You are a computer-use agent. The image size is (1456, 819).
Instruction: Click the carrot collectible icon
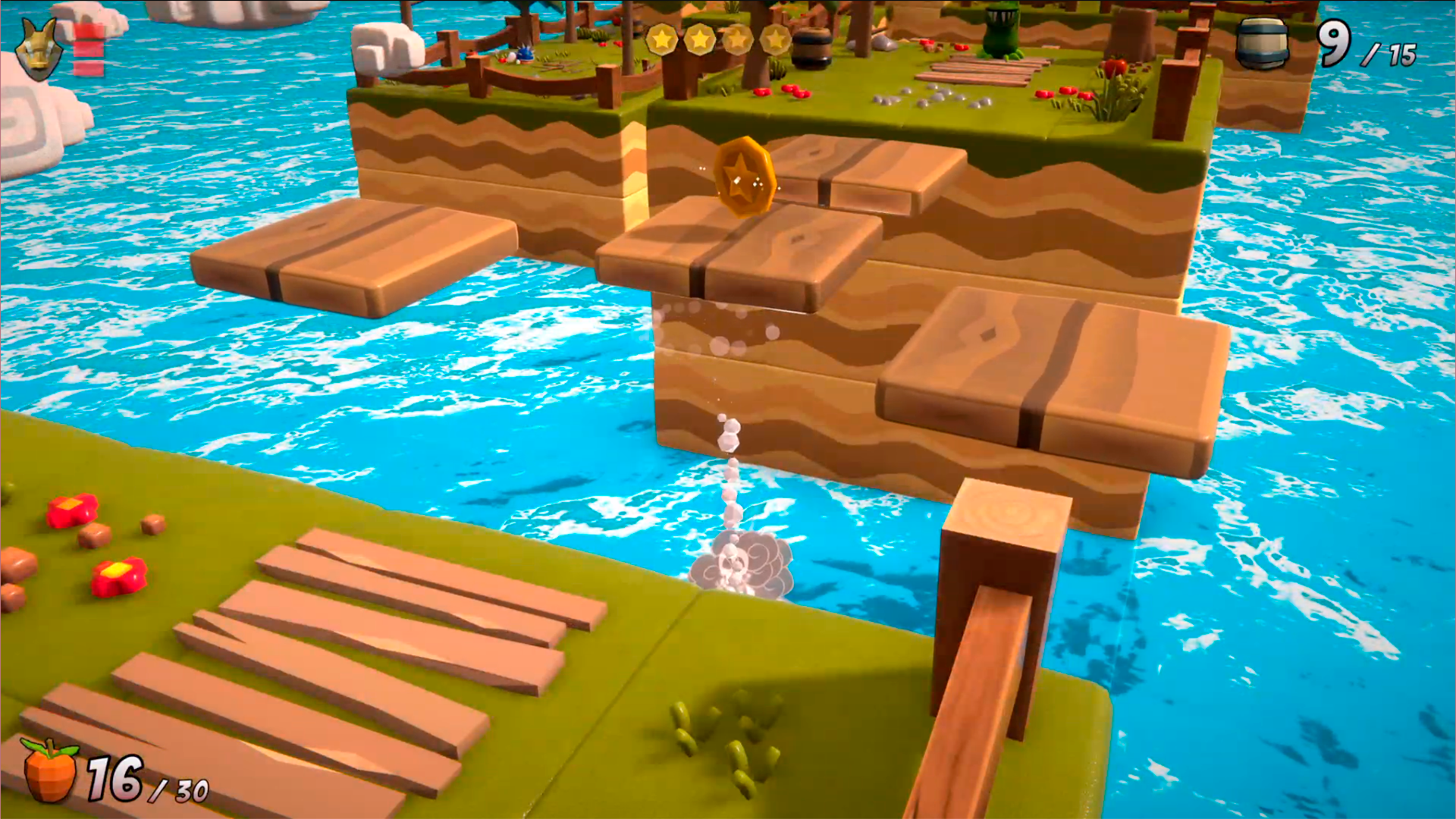(x=50, y=770)
